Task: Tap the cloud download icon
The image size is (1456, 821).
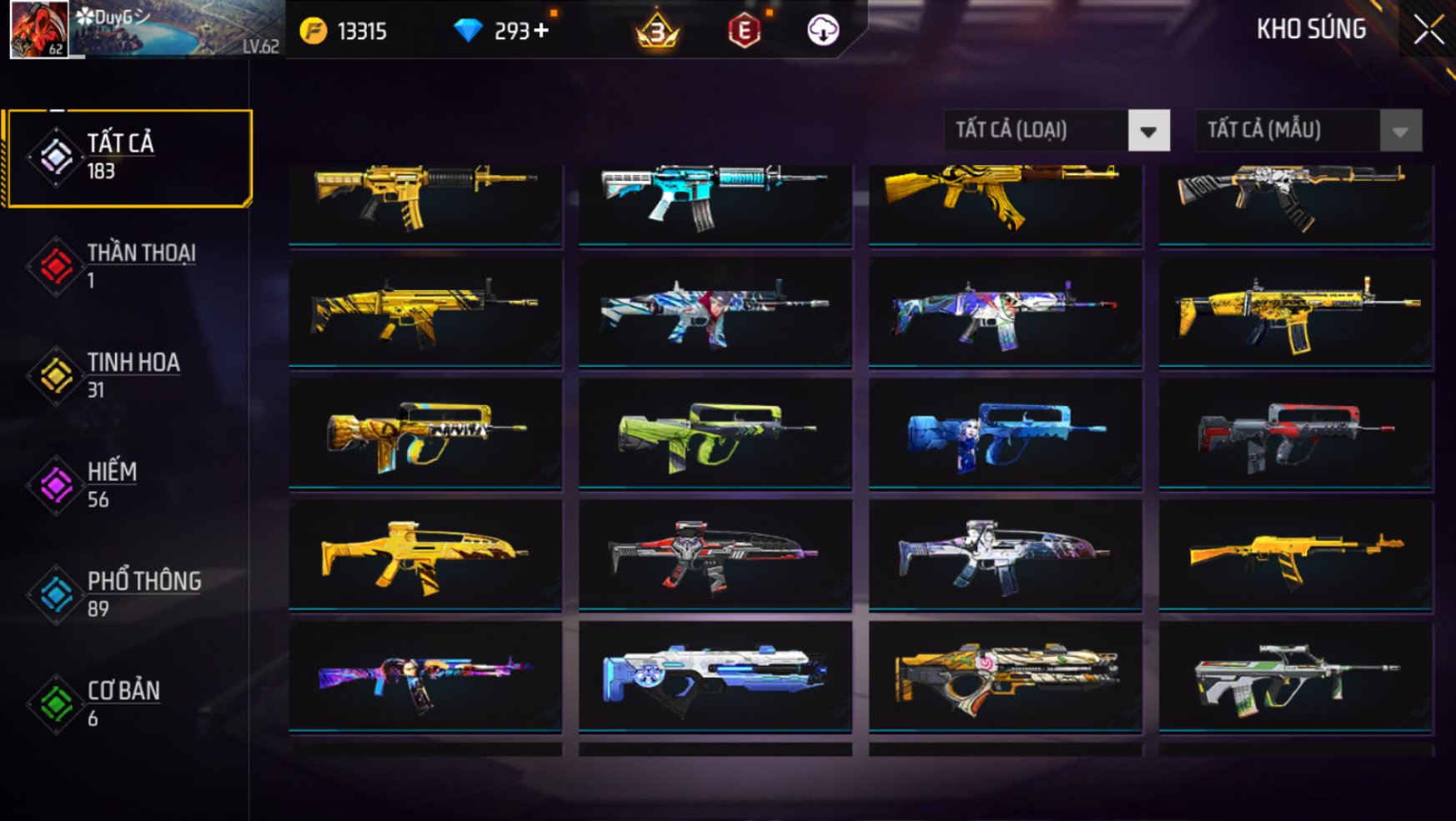Action: (x=822, y=31)
